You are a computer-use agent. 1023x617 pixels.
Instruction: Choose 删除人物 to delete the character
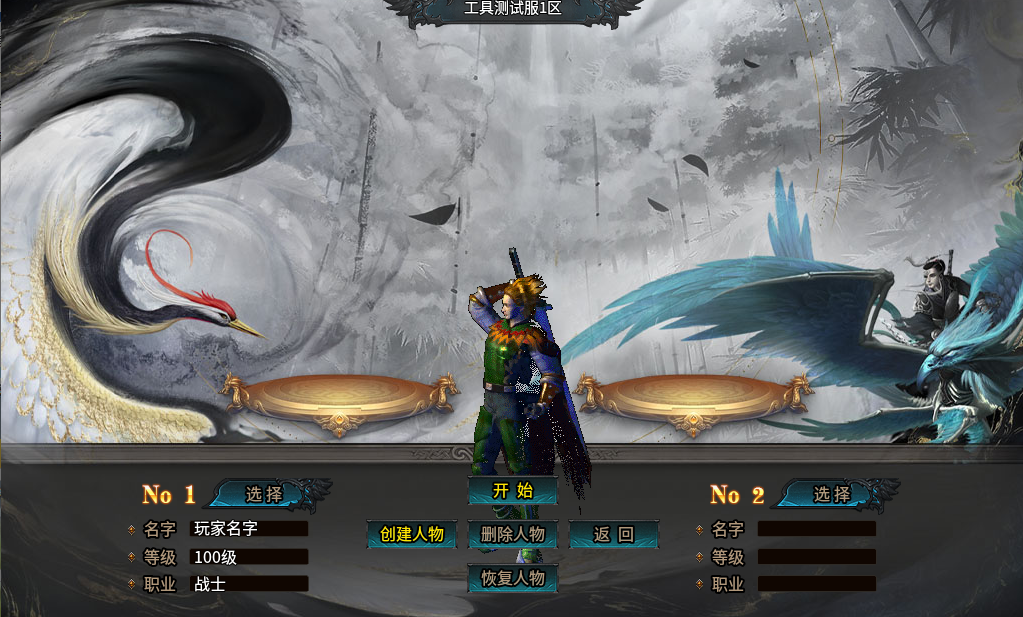512,534
